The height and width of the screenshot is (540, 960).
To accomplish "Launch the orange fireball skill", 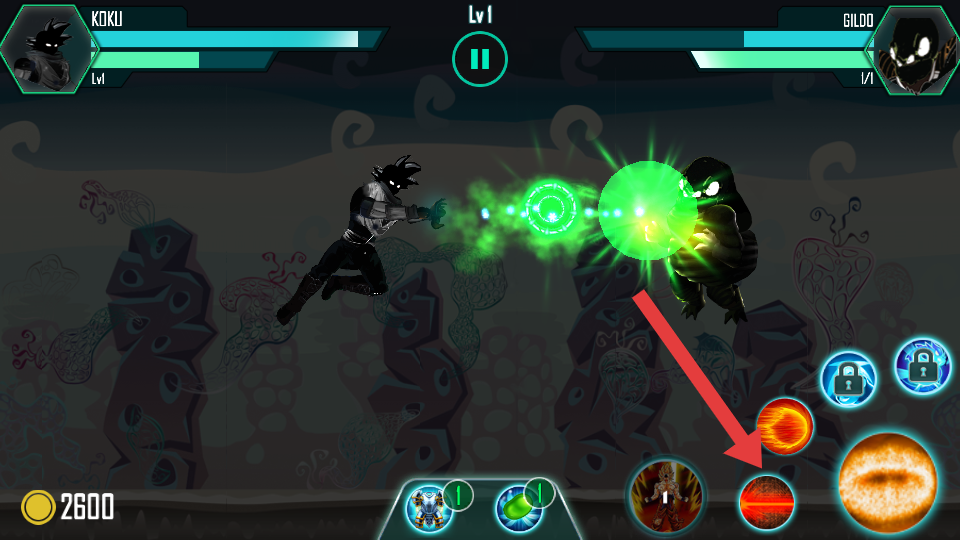I will pyautogui.click(x=784, y=426).
